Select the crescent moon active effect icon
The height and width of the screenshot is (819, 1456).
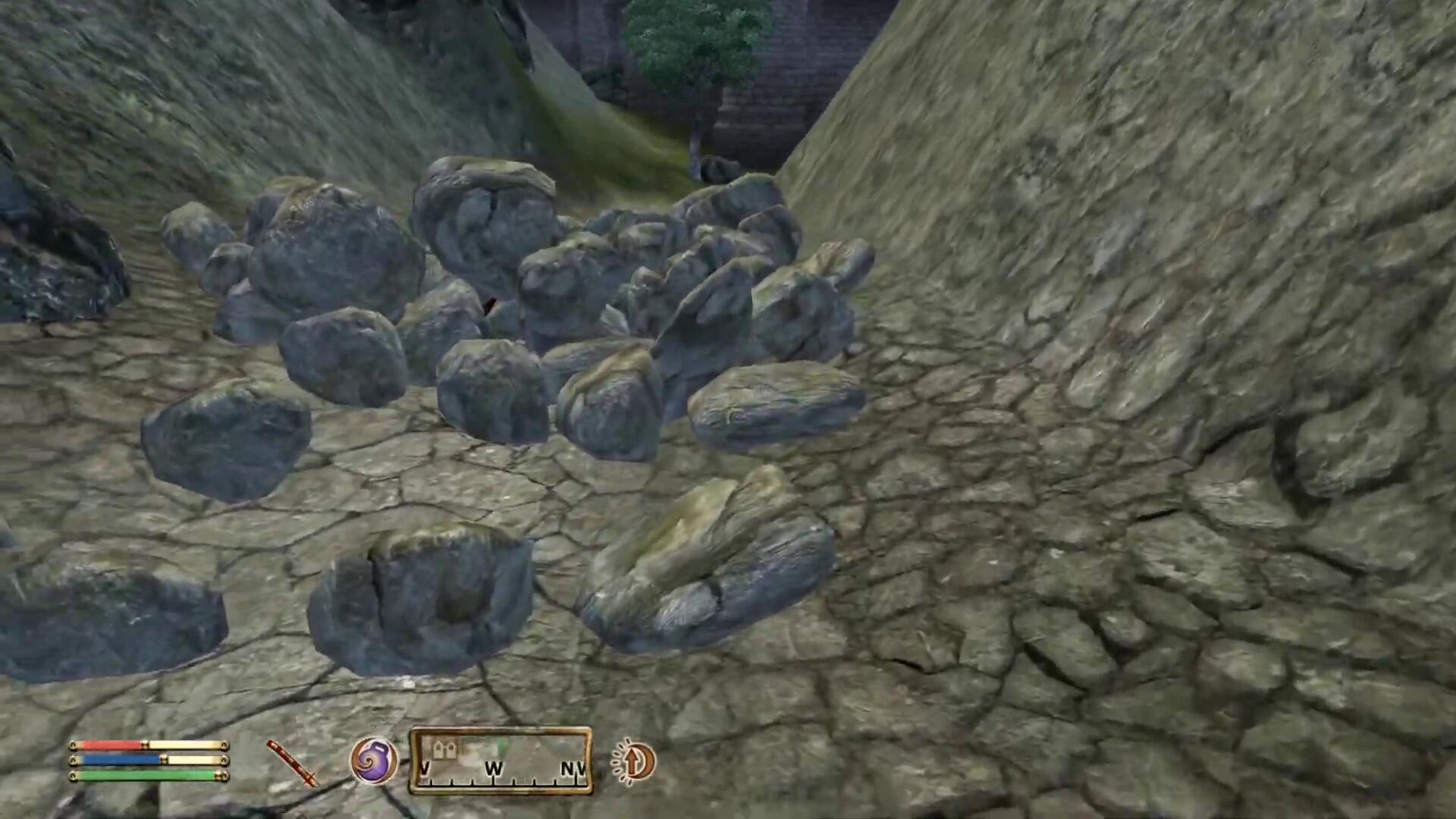(634, 762)
